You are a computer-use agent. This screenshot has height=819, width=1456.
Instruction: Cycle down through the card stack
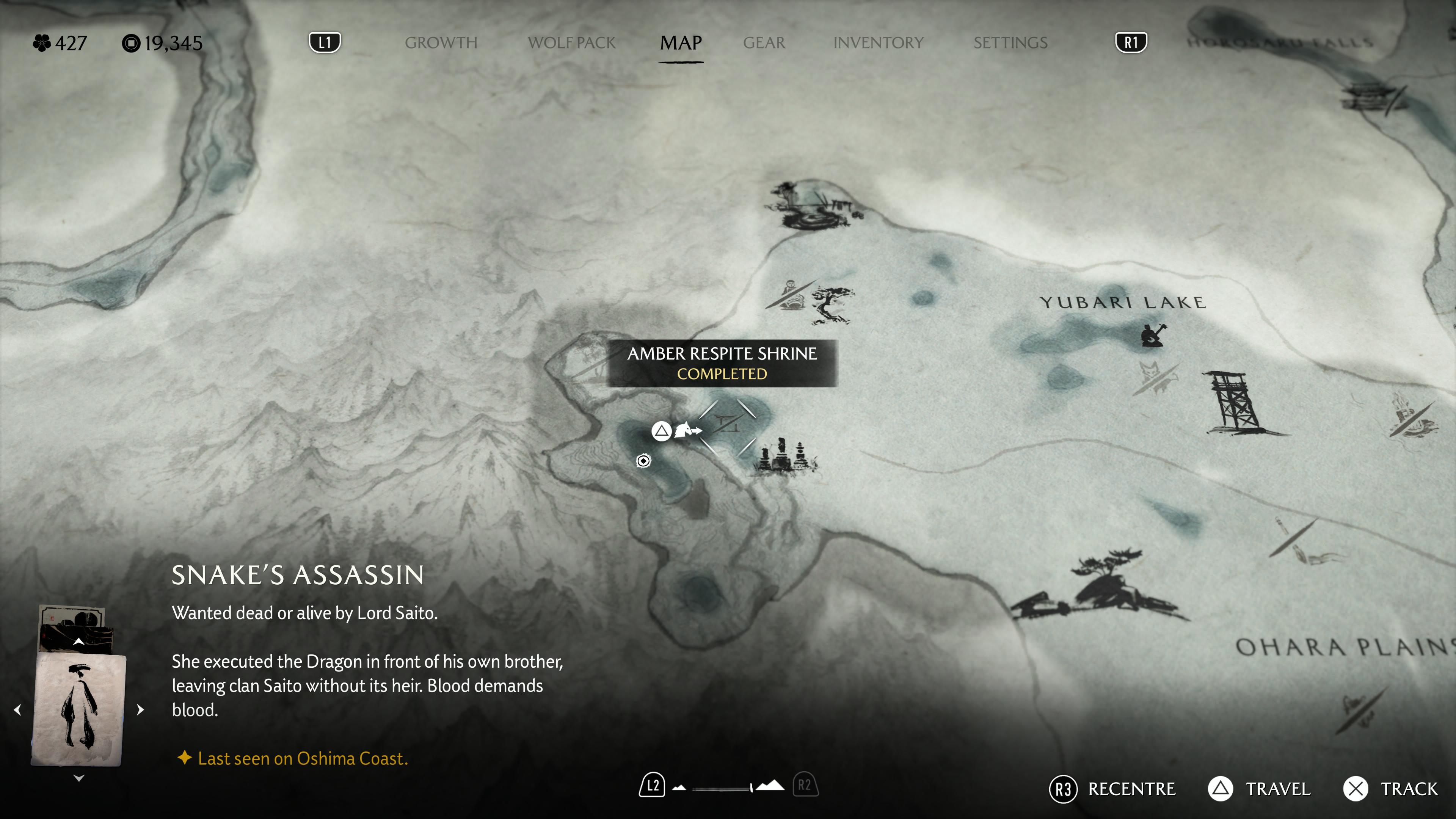point(78,778)
